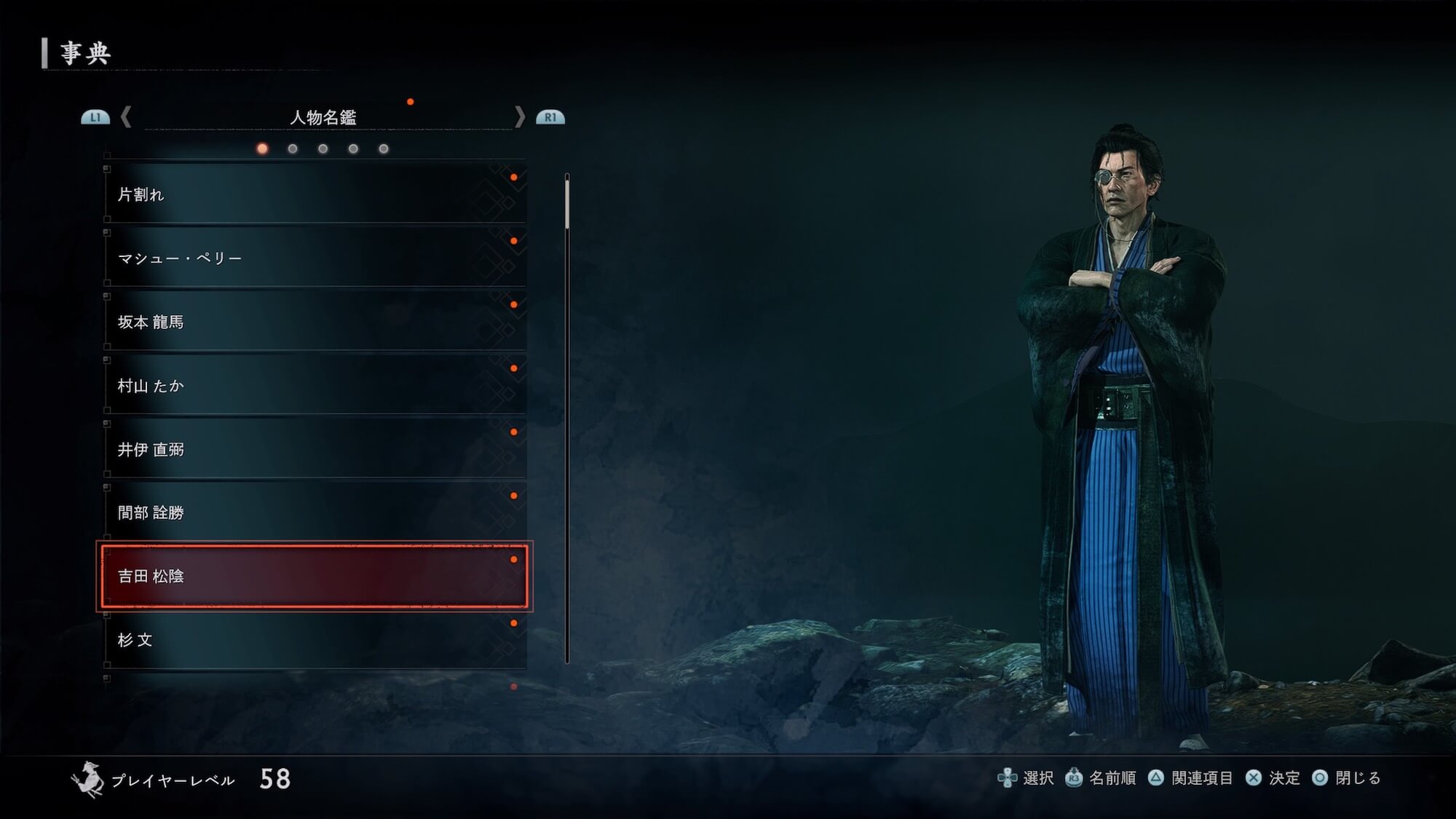Click the highlighted 吉田 松陰 entry
This screenshot has width=1456, height=819.
click(x=314, y=576)
